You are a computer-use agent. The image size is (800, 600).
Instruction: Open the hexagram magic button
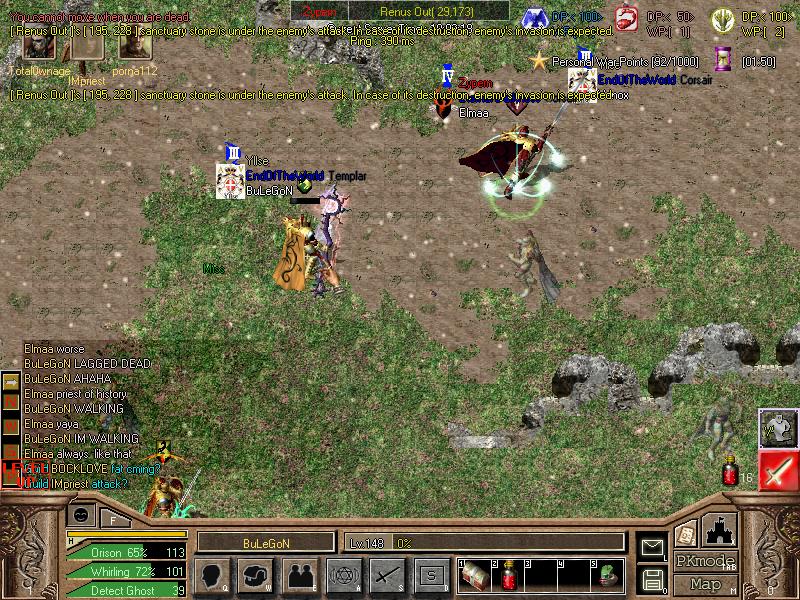[x=343, y=575]
